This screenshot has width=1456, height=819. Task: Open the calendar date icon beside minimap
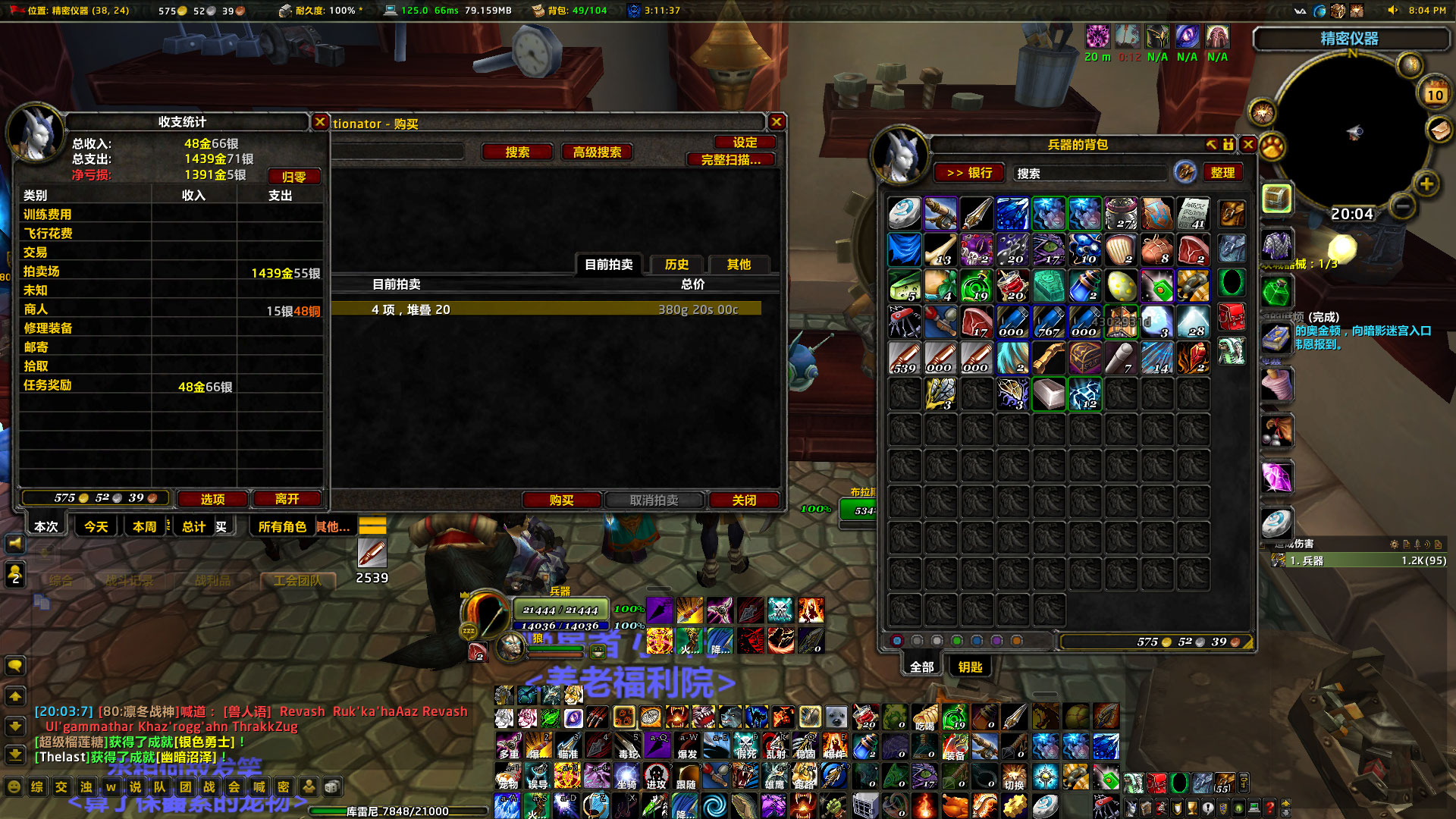(1435, 93)
